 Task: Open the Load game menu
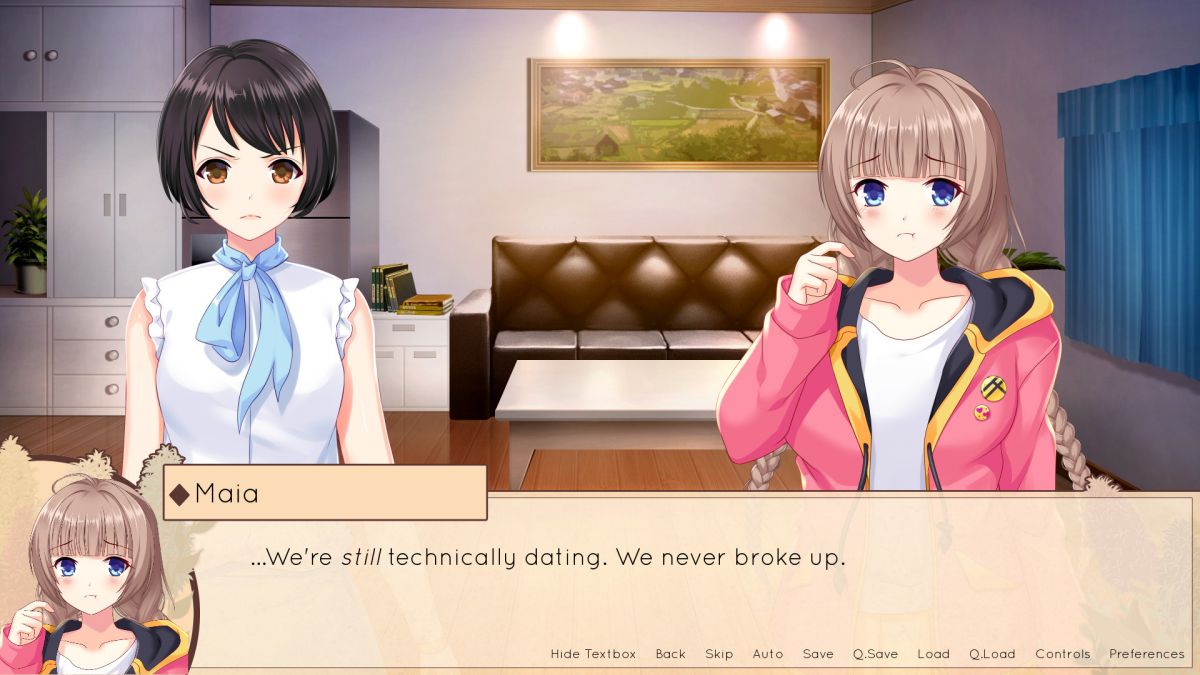(933, 654)
